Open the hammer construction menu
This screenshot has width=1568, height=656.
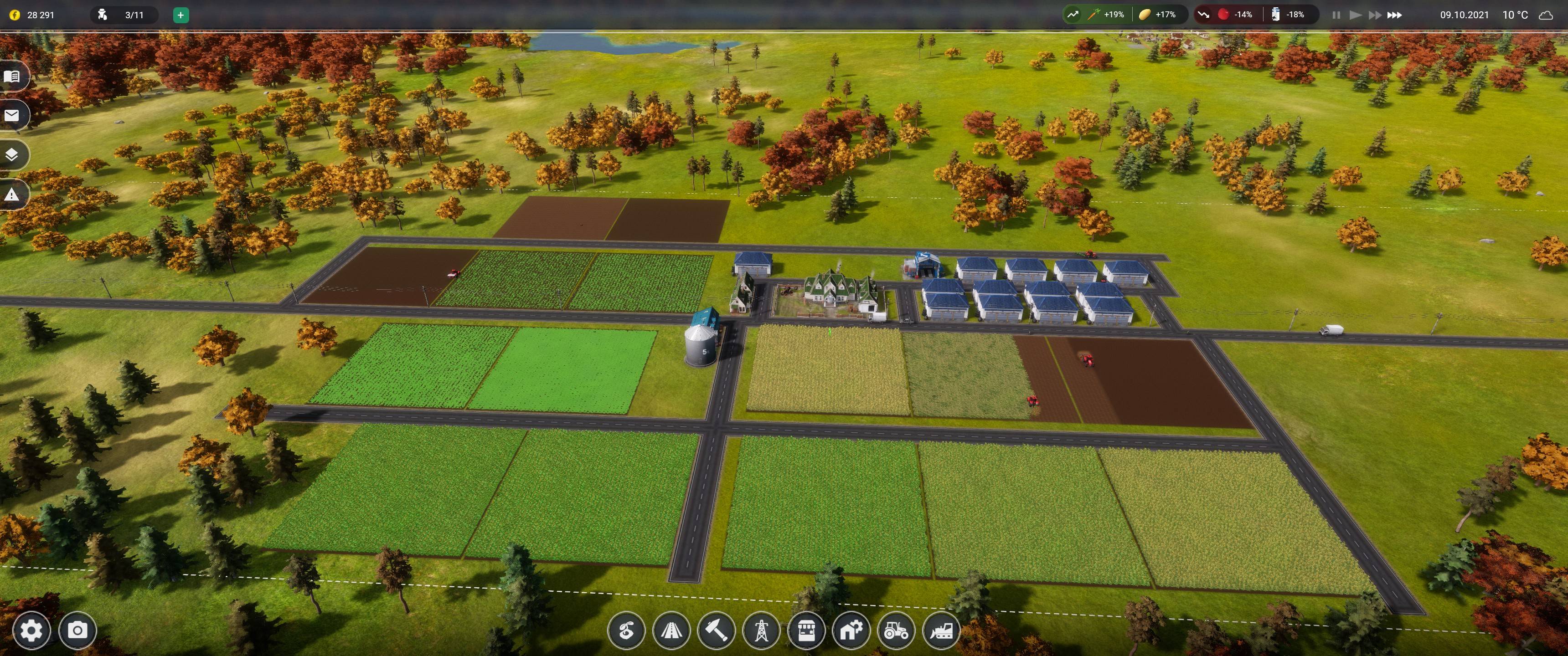coord(717,631)
